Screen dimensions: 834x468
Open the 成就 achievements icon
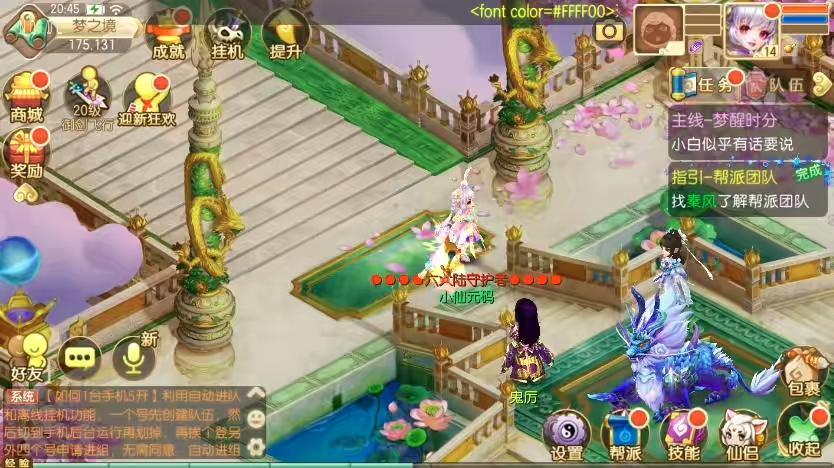pos(164,33)
